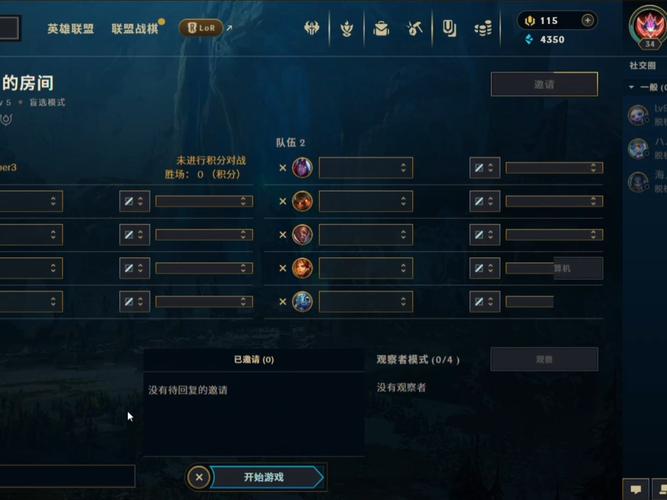This screenshot has width=667, height=500.
Task: Purchase currency with the plus button beside 115
Action: [x=587, y=20]
